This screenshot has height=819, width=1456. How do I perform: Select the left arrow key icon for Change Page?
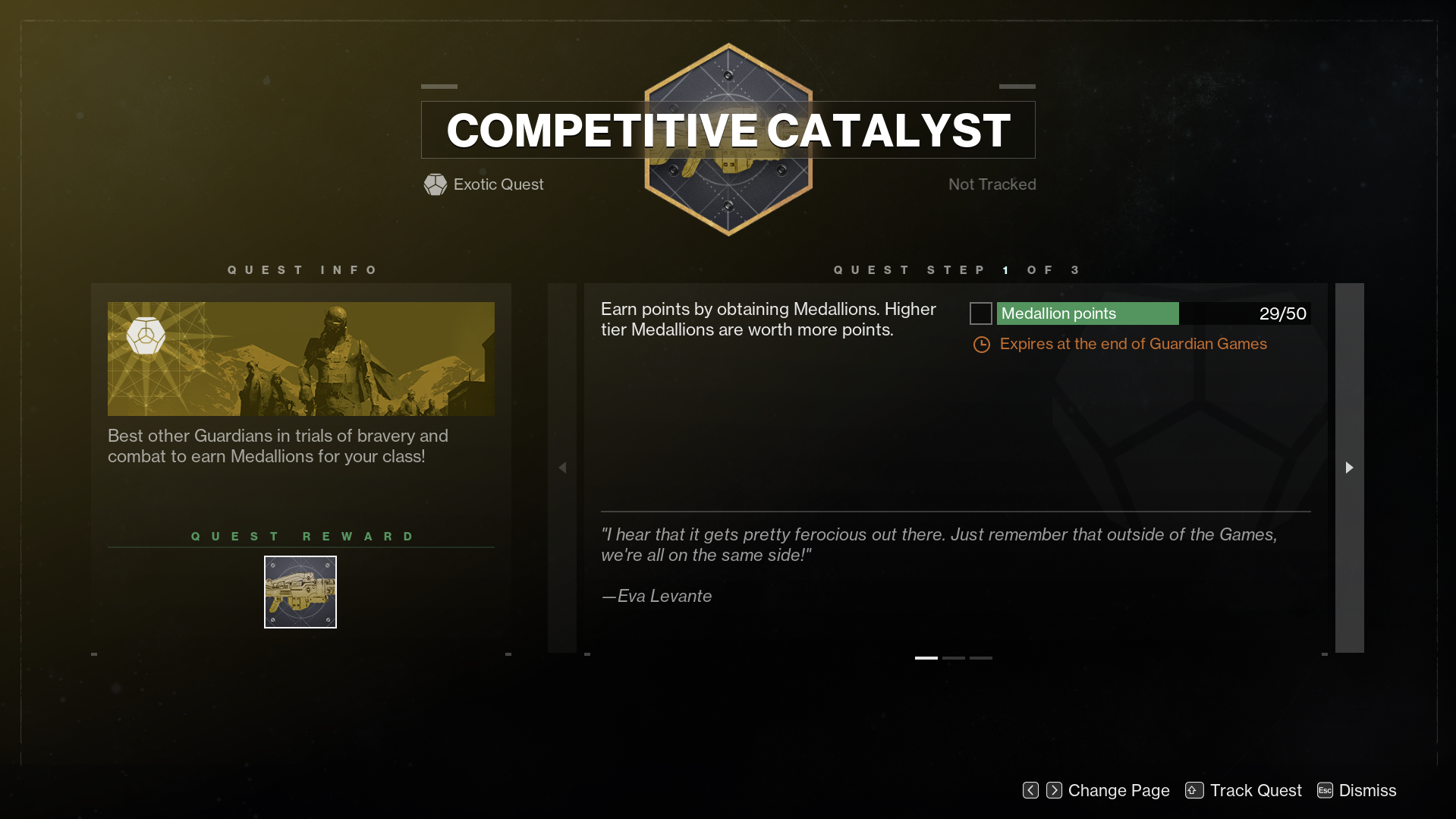coord(1030,790)
